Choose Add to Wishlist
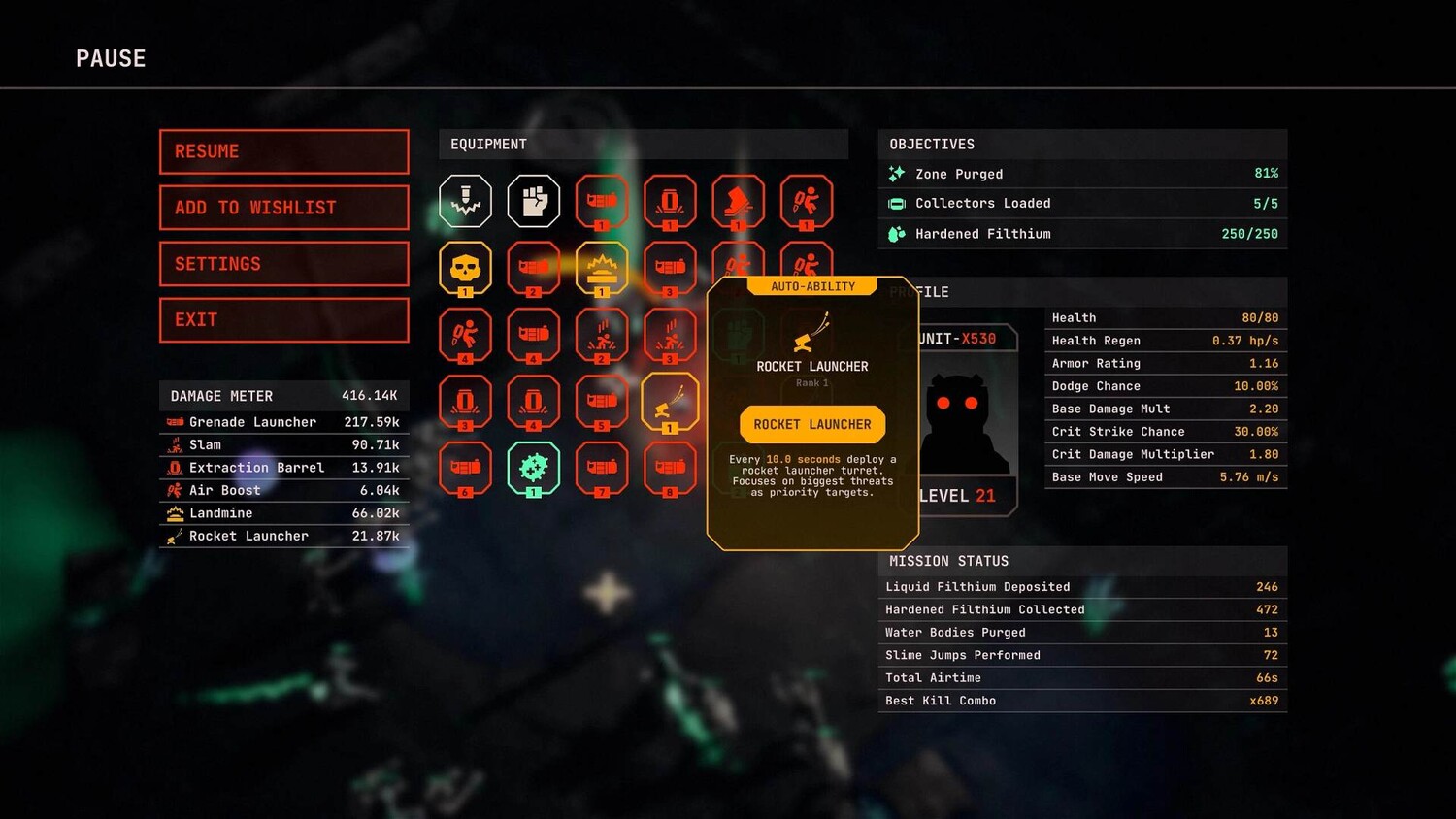The width and height of the screenshot is (1456, 819). (x=283, y=208)
